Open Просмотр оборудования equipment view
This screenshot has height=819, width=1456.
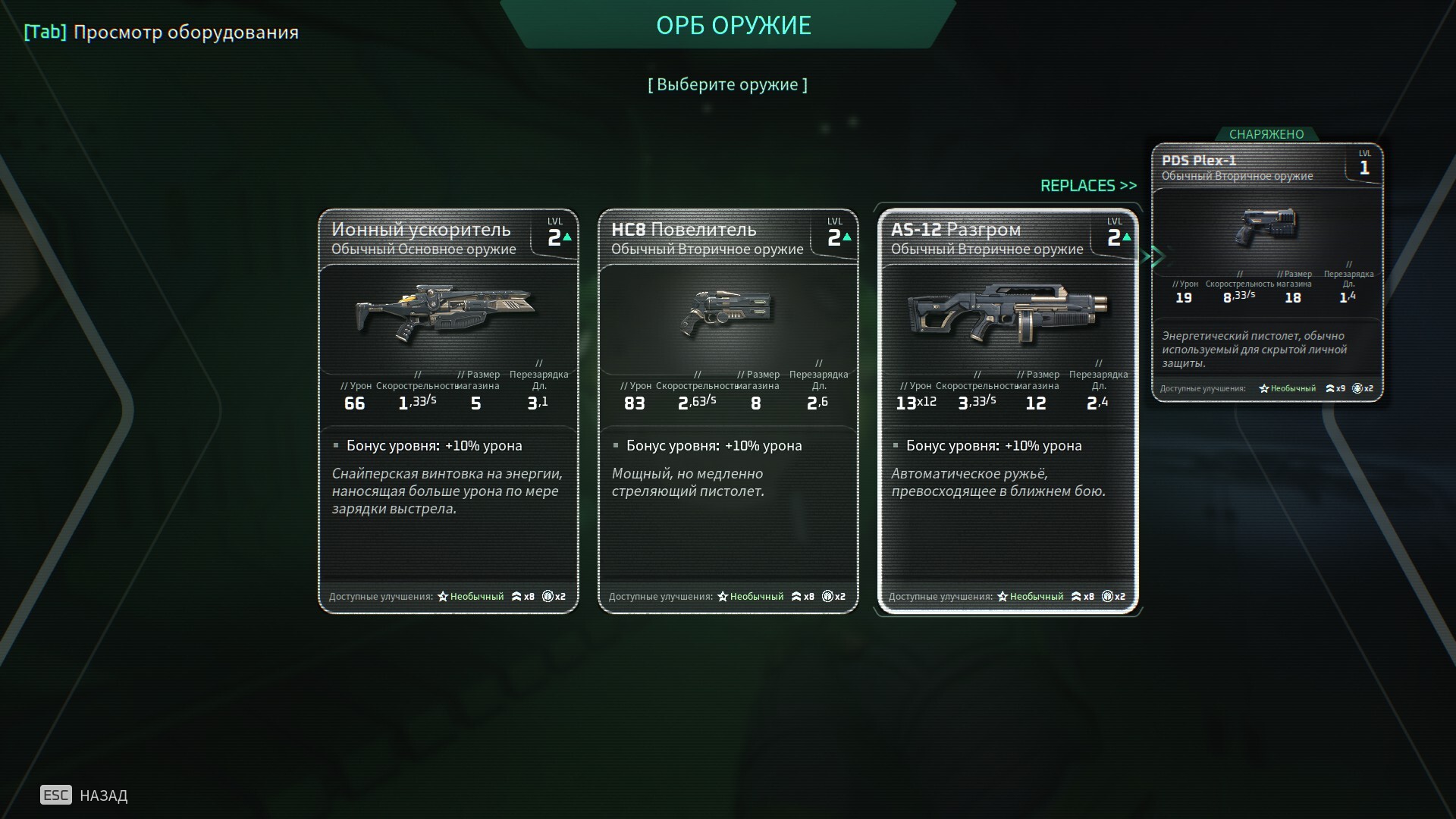162,32
